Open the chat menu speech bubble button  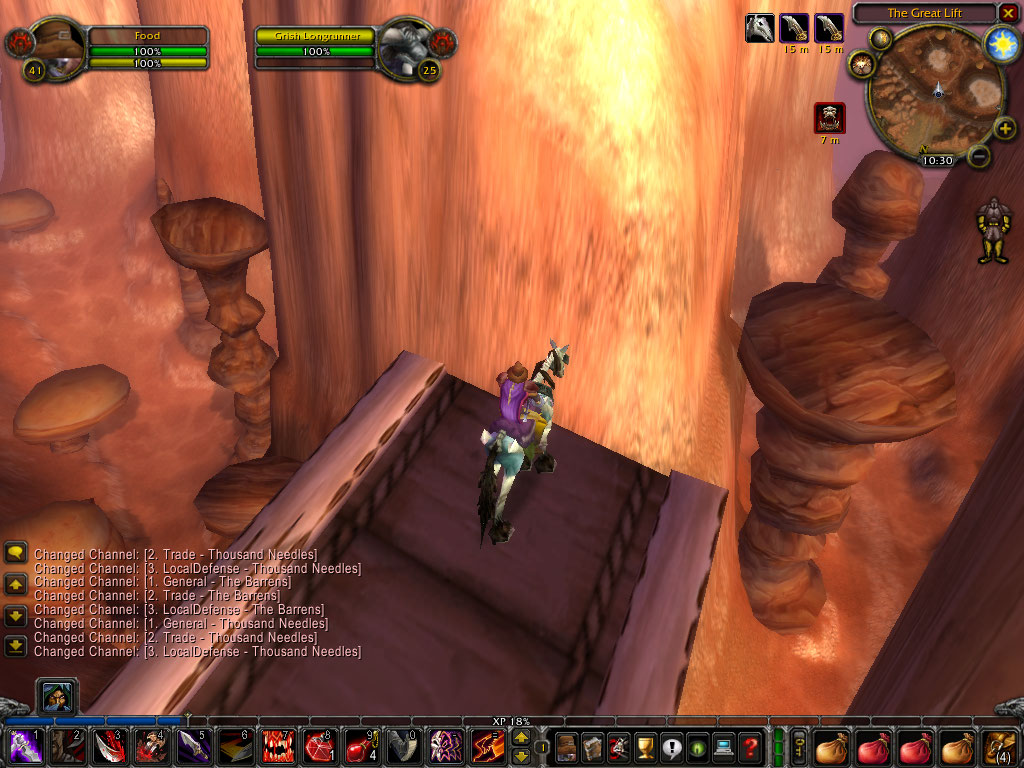[x=15, y=551]
